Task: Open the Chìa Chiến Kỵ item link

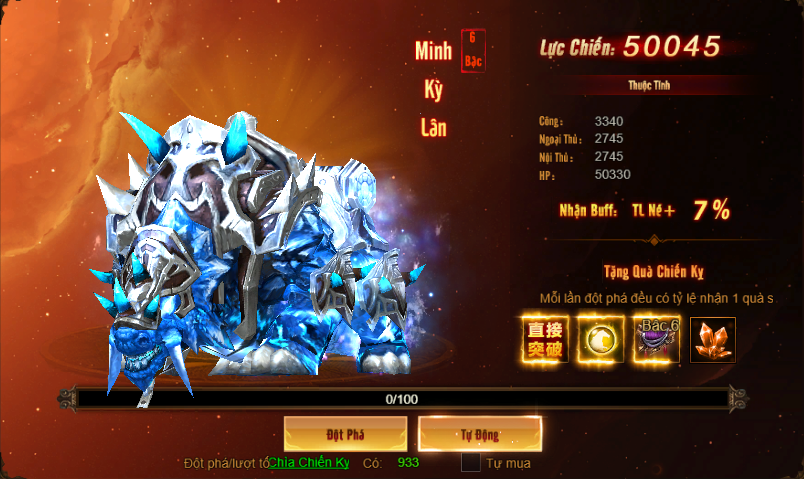Action: (309, 463)
